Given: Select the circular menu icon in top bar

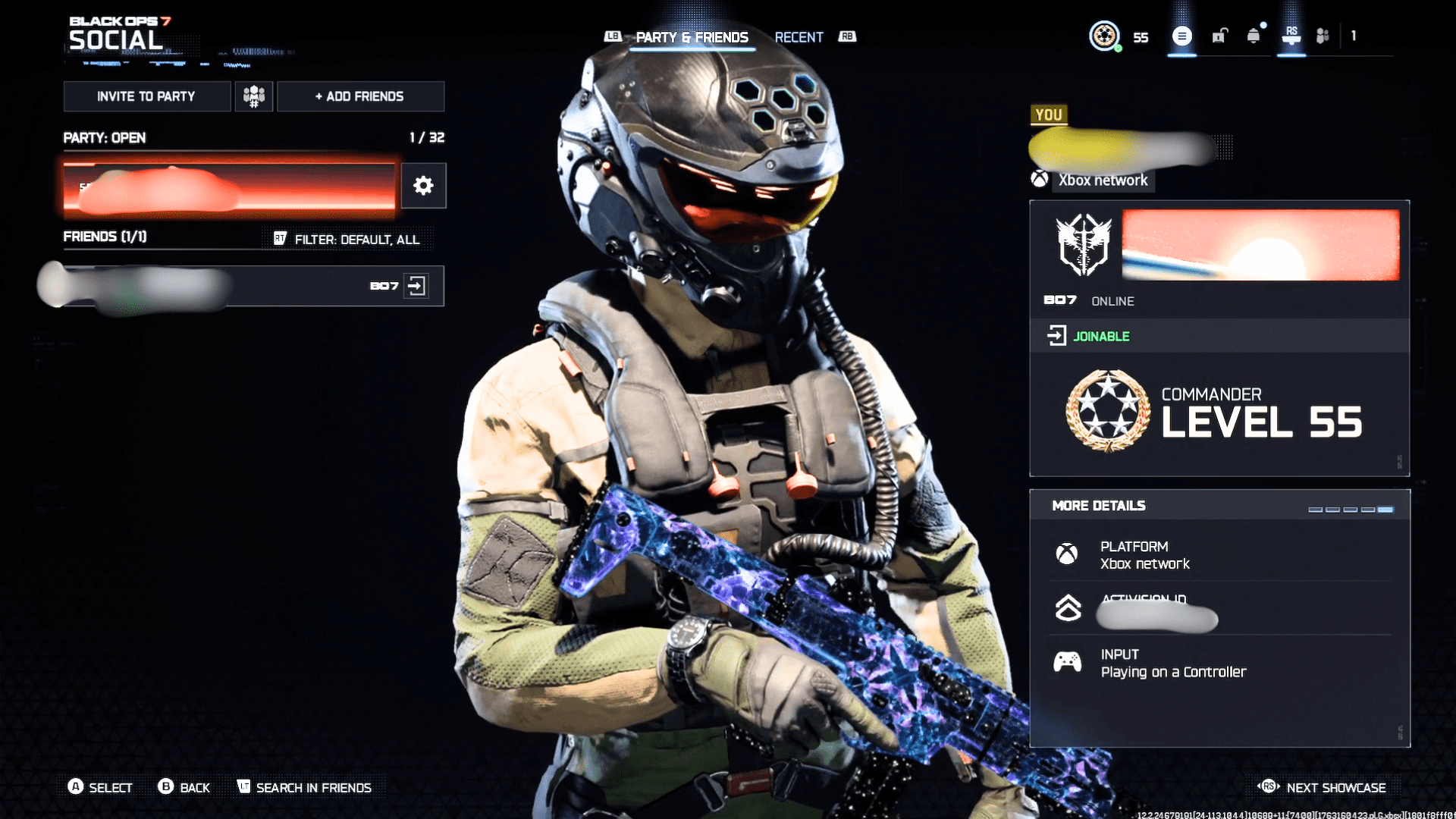Looking at the screenshot, I should [x=1181, y=36].
